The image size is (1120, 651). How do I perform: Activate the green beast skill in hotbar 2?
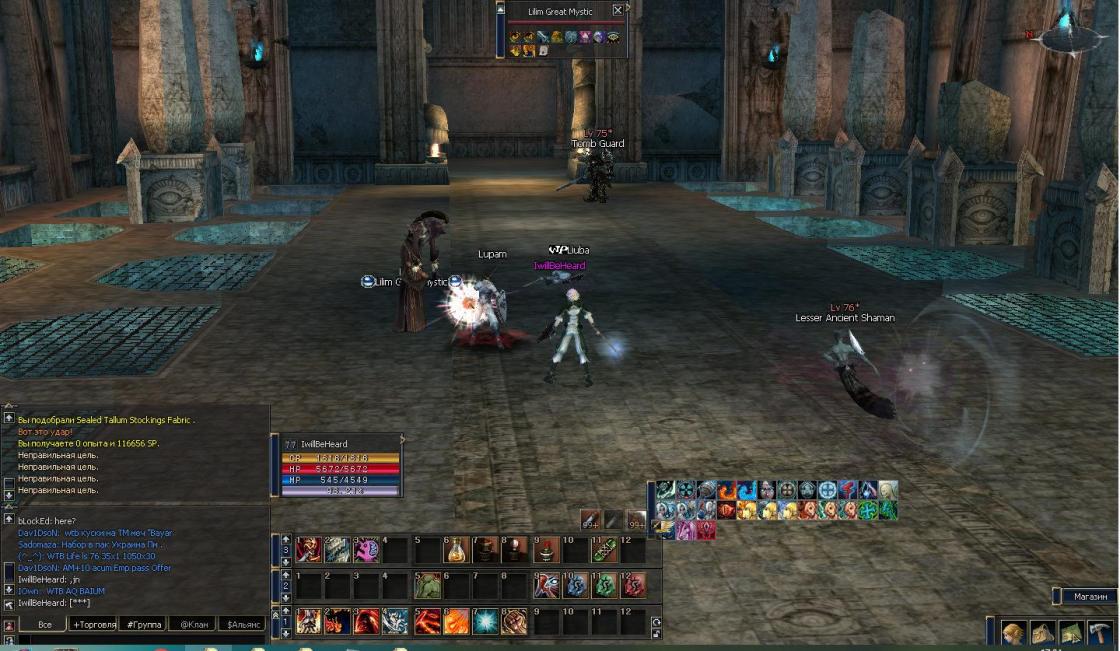(x=427, y=585)
